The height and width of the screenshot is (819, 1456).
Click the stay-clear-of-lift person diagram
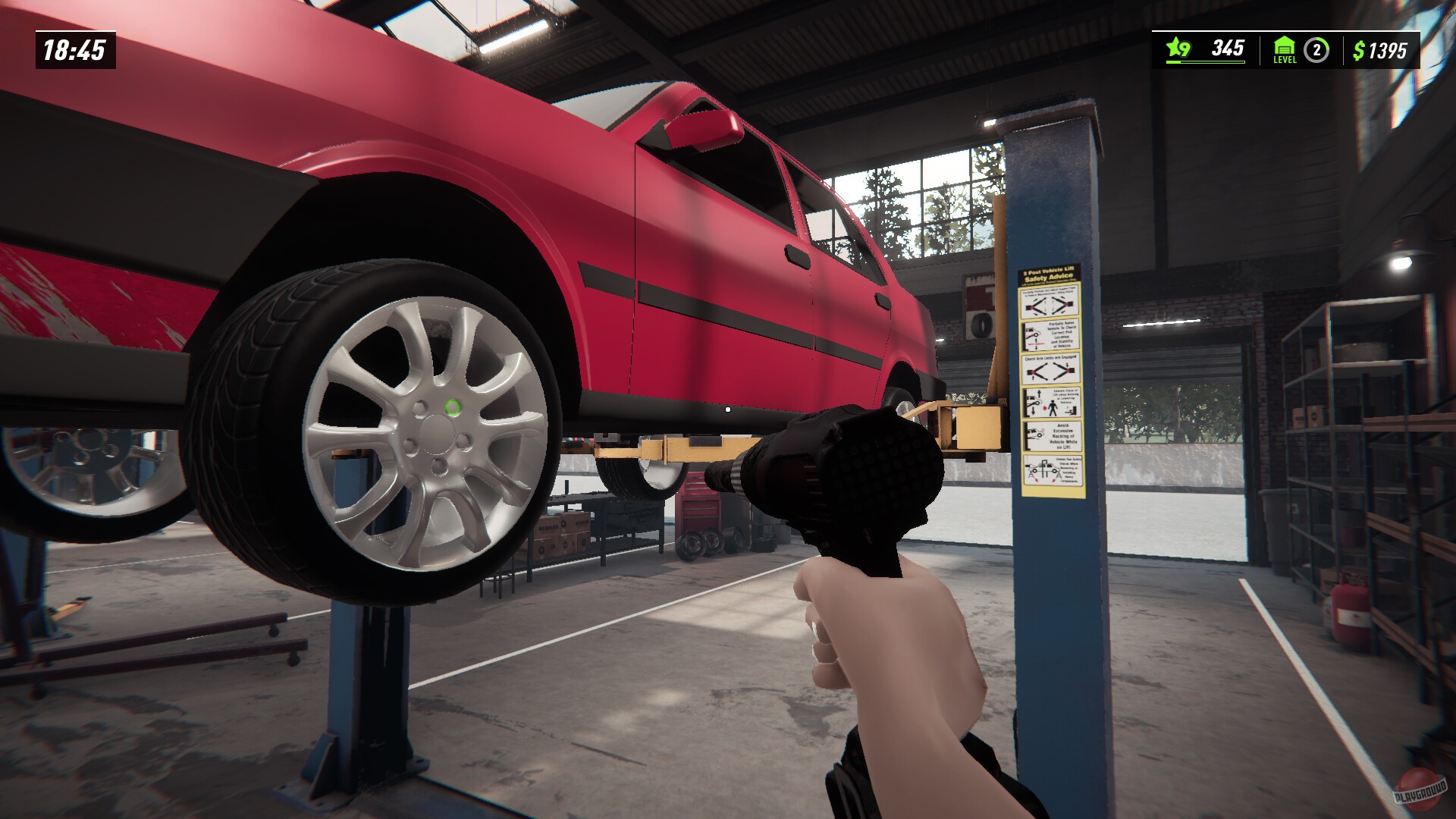click(x=1051, y=402)
